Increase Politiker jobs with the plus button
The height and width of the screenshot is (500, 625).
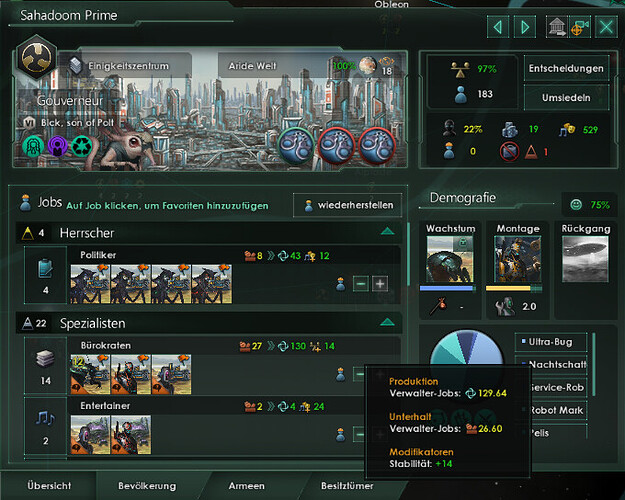(380, 284)
